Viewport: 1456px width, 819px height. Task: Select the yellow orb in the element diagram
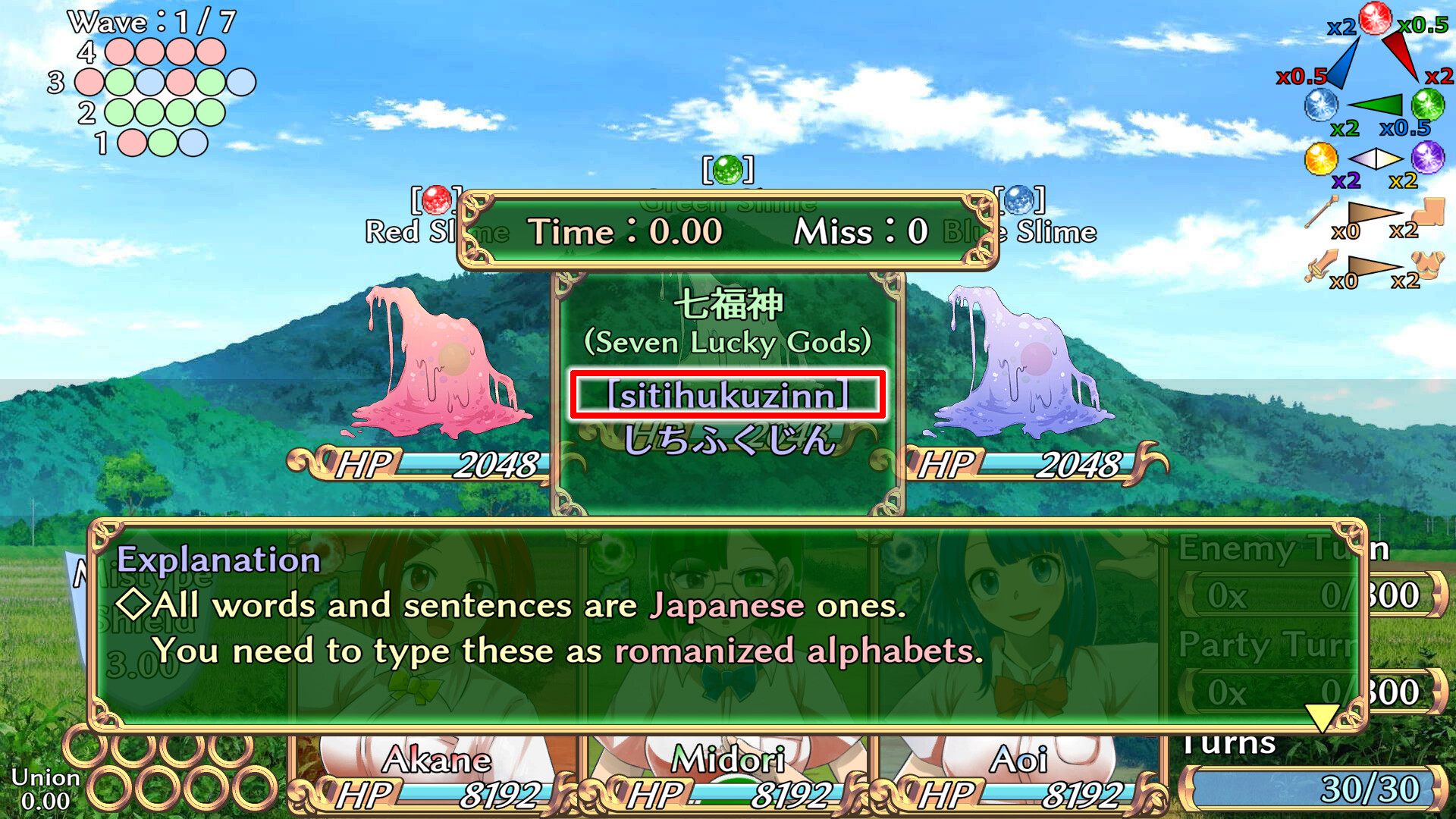pyautogui.click(x=1323, y=159)
